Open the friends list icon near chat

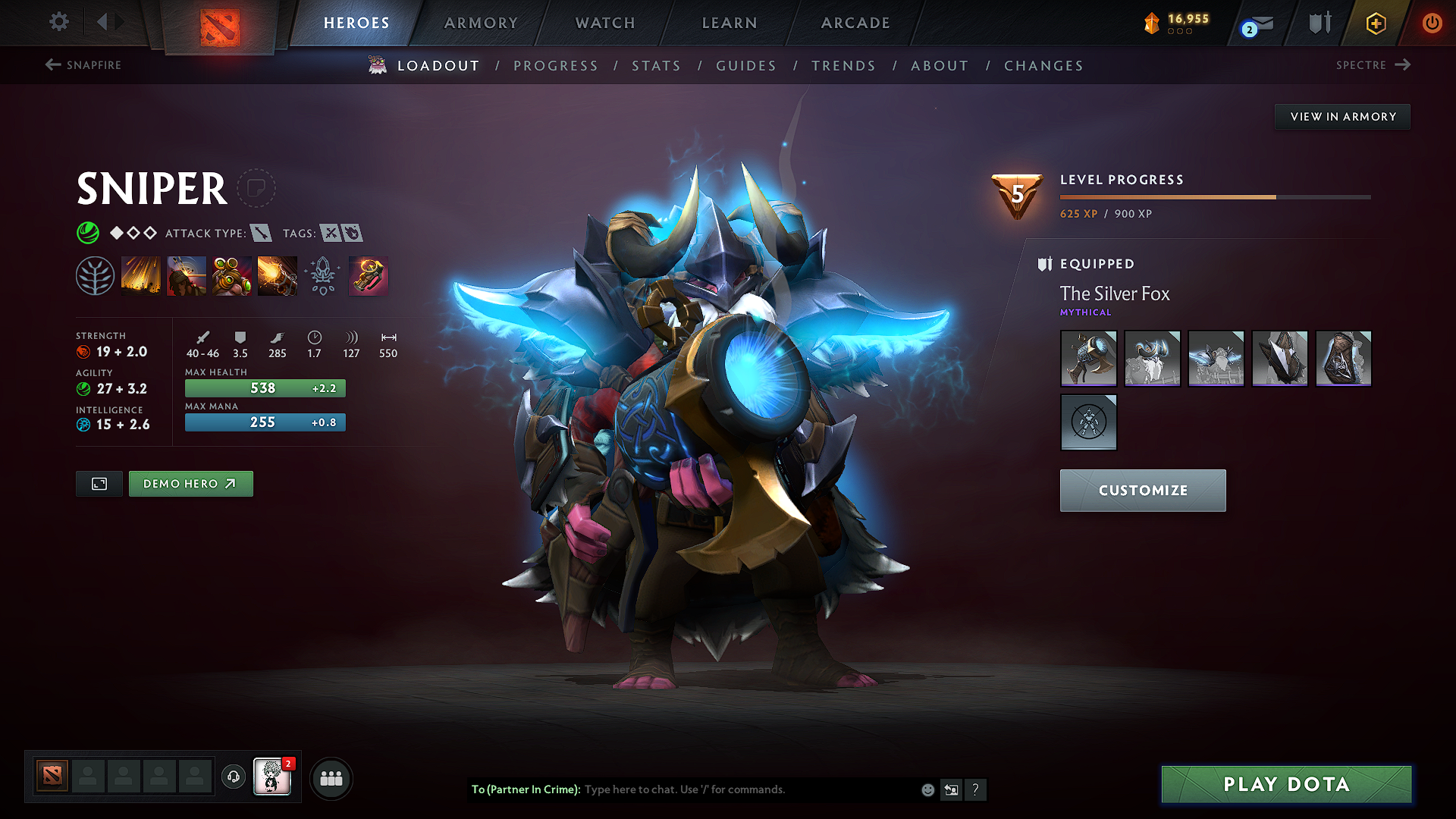pos(331,778)
